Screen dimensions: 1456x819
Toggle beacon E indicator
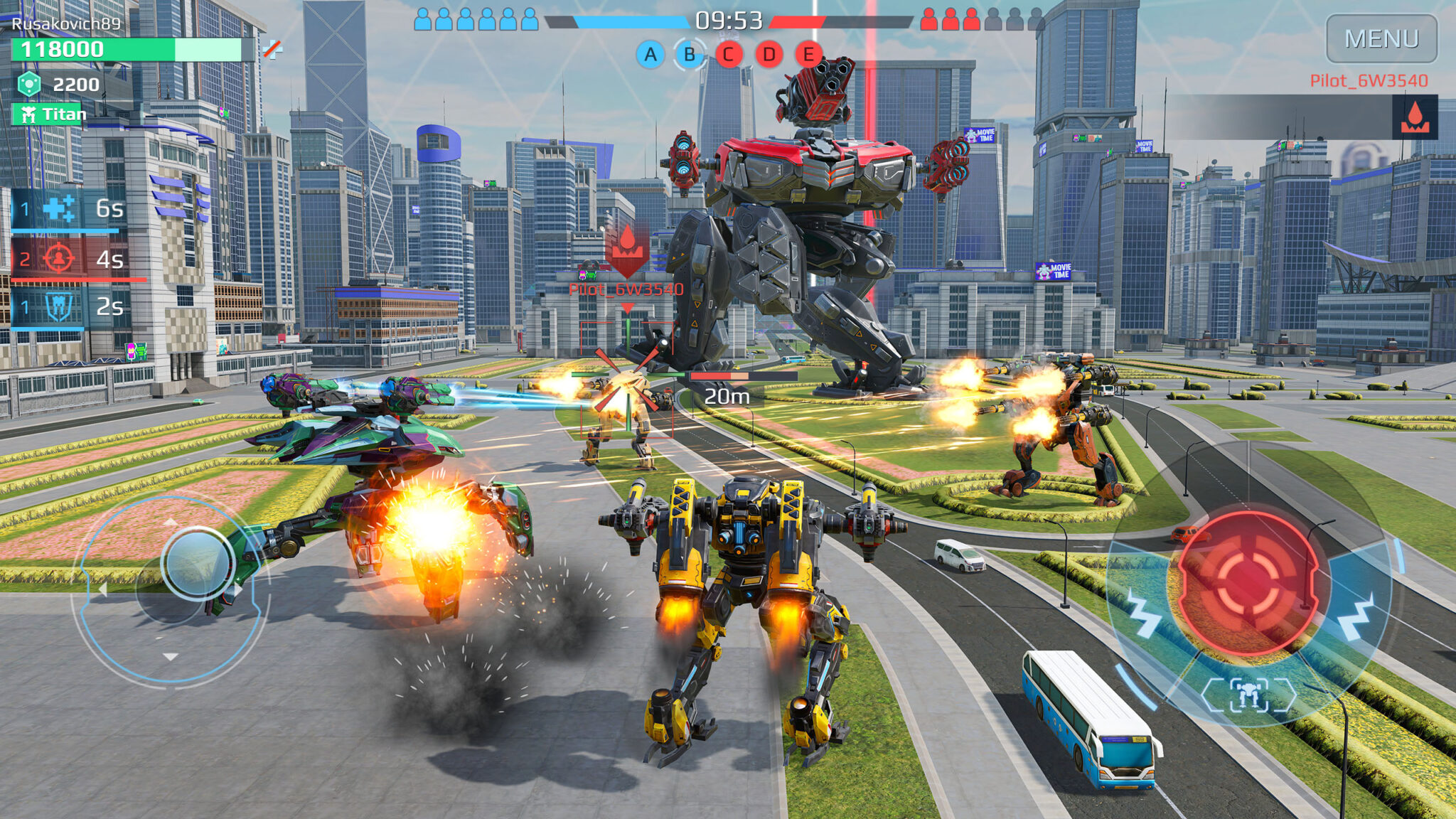pos(807,55)
